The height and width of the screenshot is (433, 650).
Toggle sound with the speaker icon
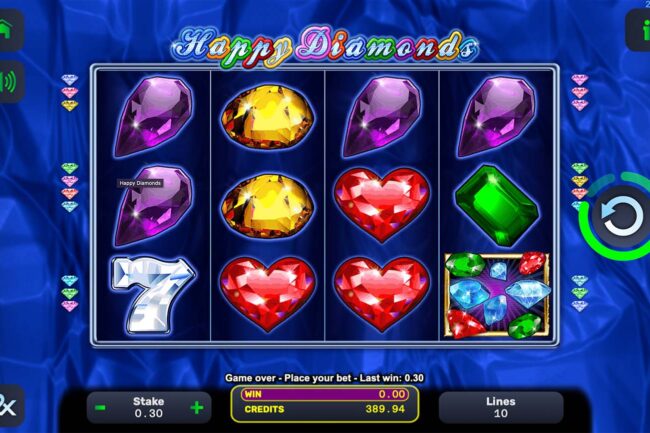10,82
